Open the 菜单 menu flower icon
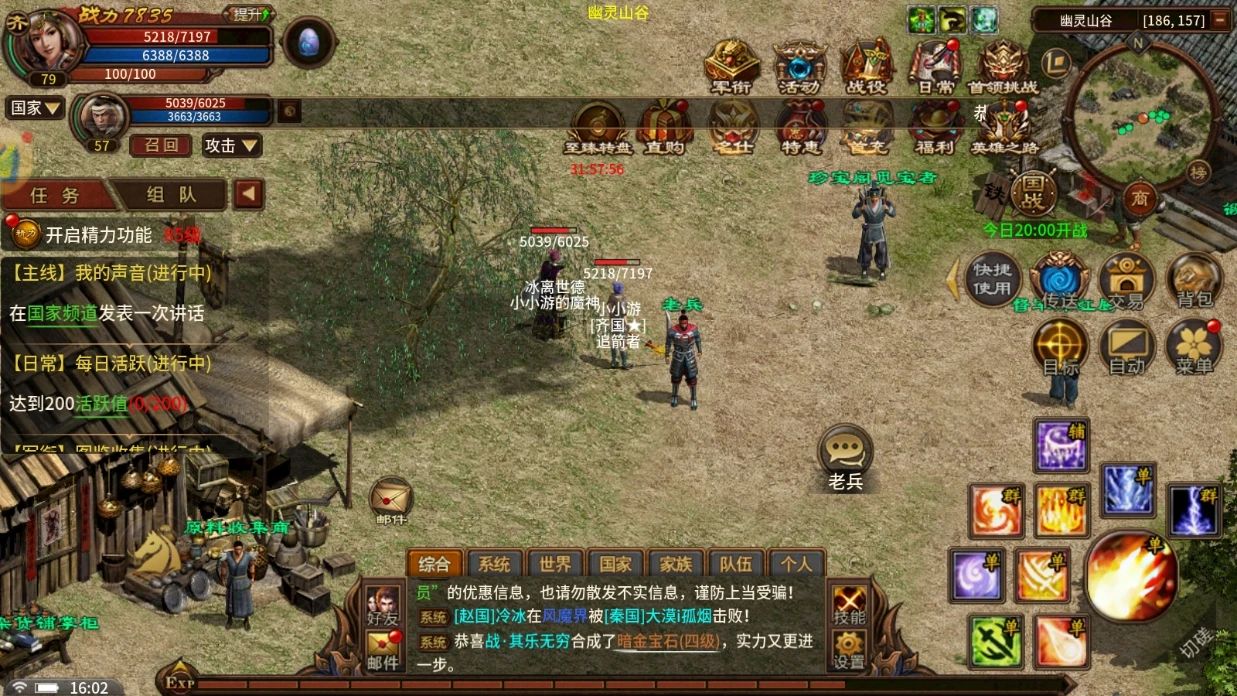 1194,346
